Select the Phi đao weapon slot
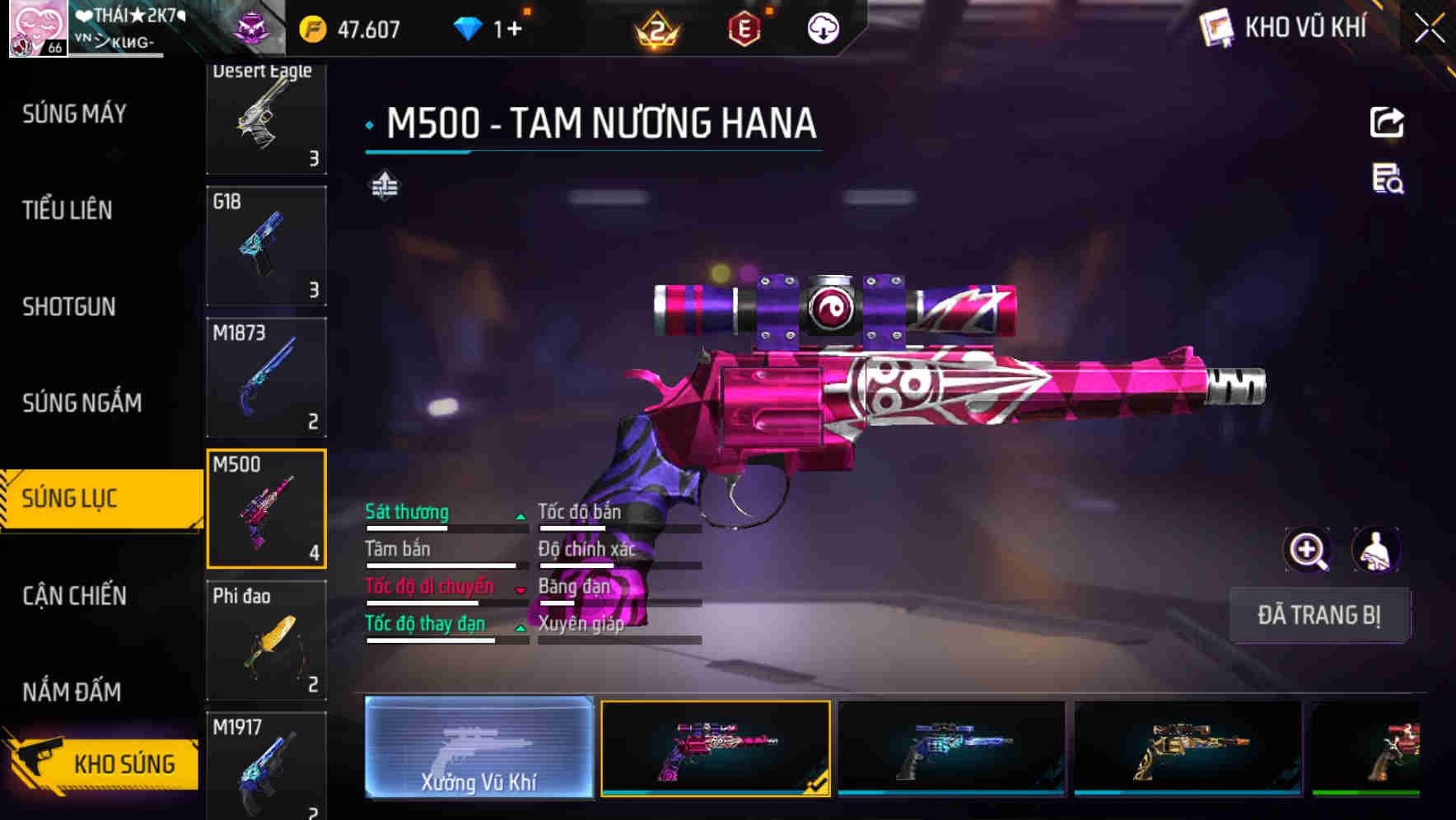This screenshot has width=1456, height=820. pyautogui.click(x=266, y=640)
